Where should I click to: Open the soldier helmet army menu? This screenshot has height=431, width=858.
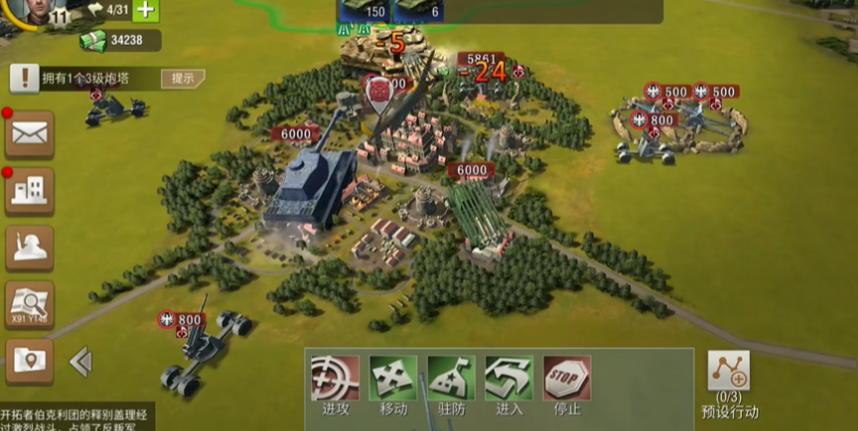(29, 248)
